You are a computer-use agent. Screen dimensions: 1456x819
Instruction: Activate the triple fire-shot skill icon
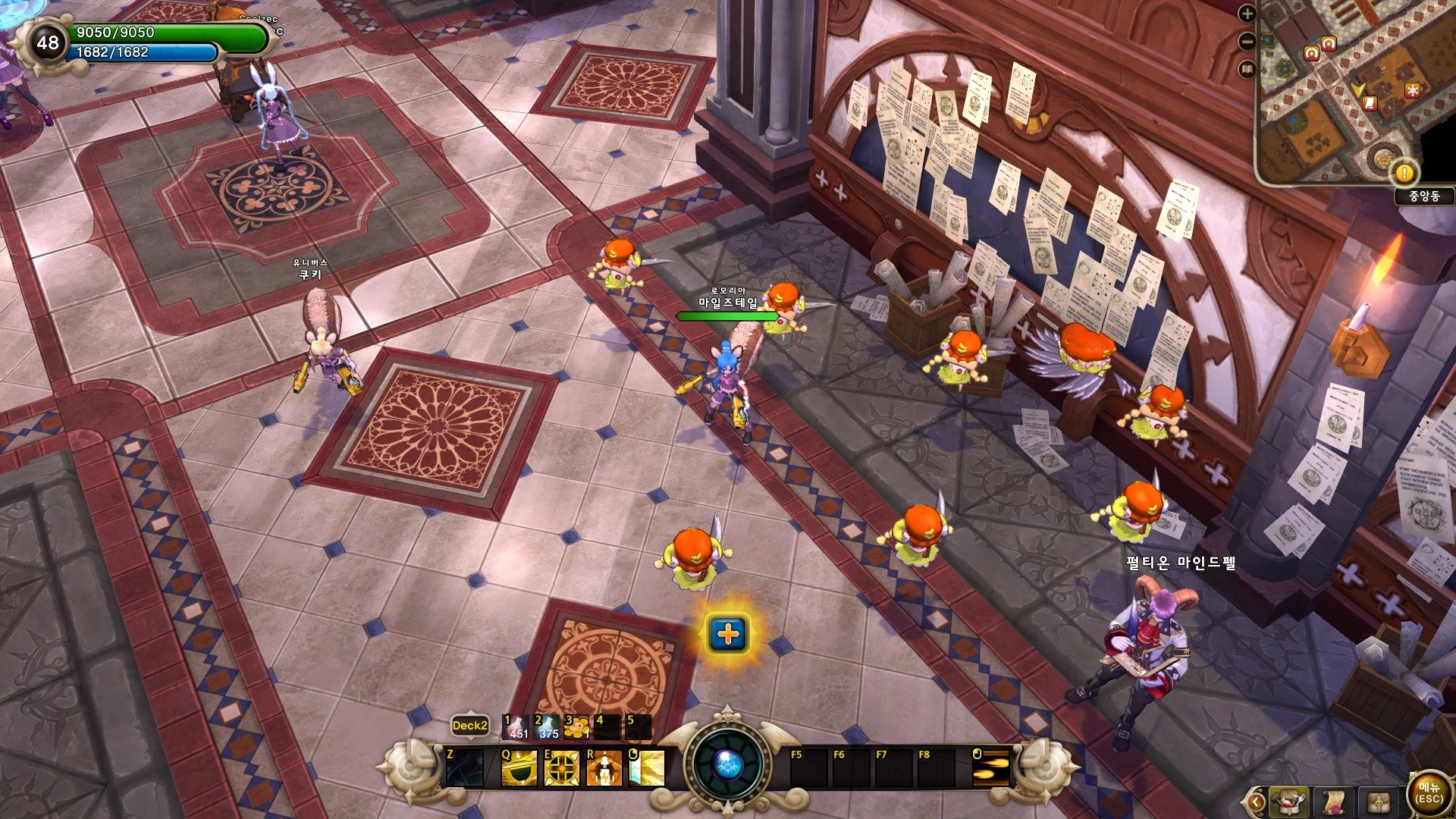point(992,767)
